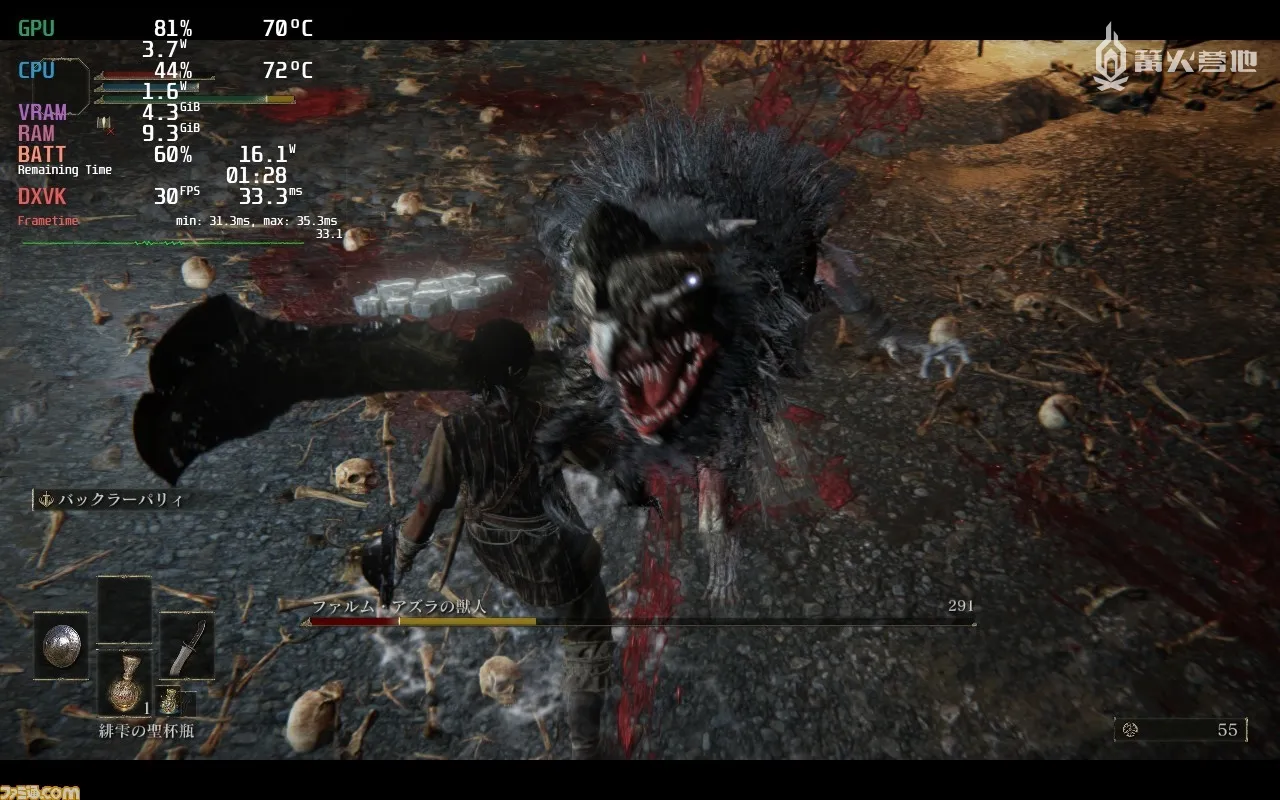Select the curved dagger weapon slot
This screenshot has width=1280, height=800.
point(186,645)
